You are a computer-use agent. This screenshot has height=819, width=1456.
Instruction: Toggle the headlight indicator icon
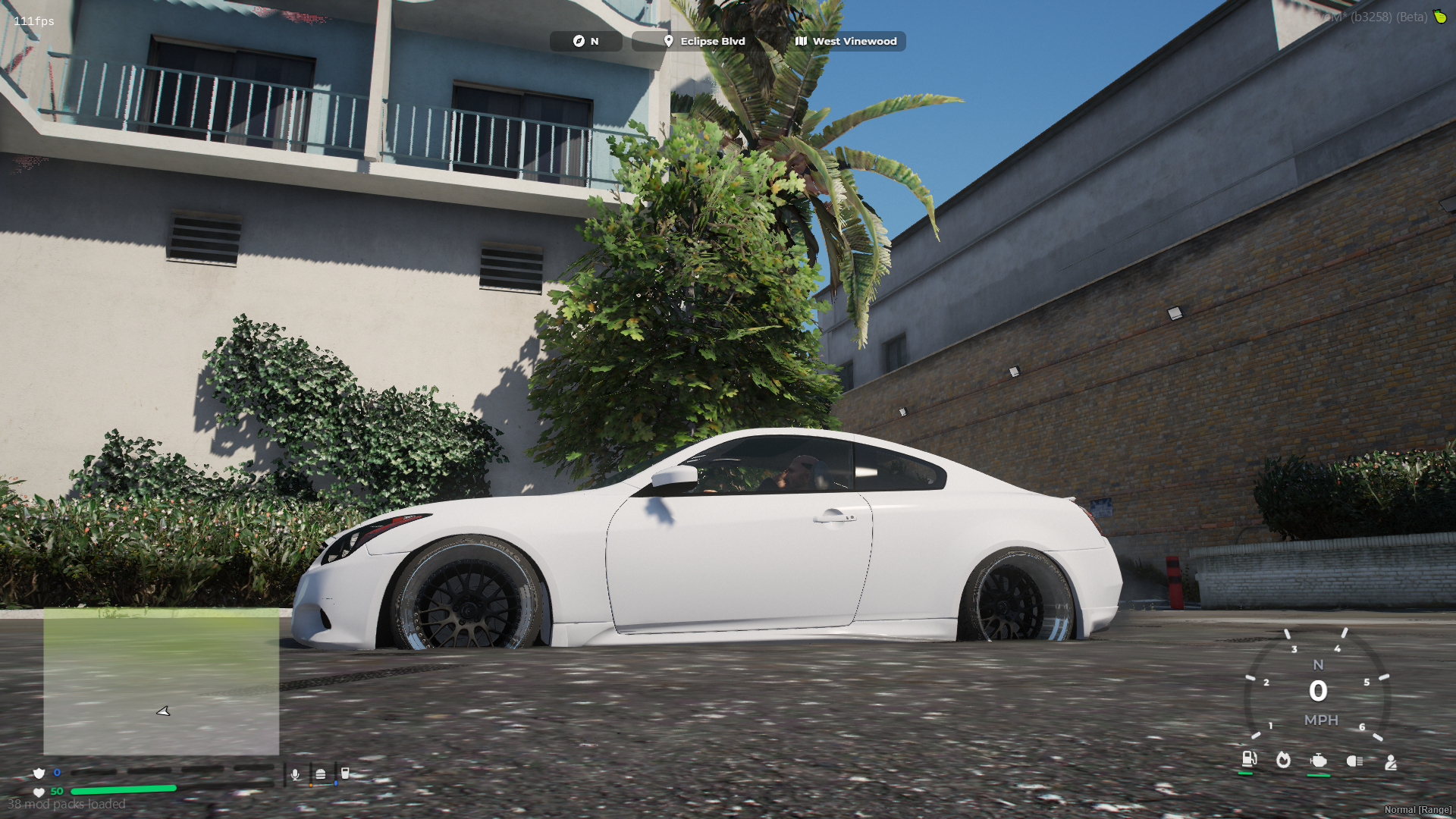1354,761
